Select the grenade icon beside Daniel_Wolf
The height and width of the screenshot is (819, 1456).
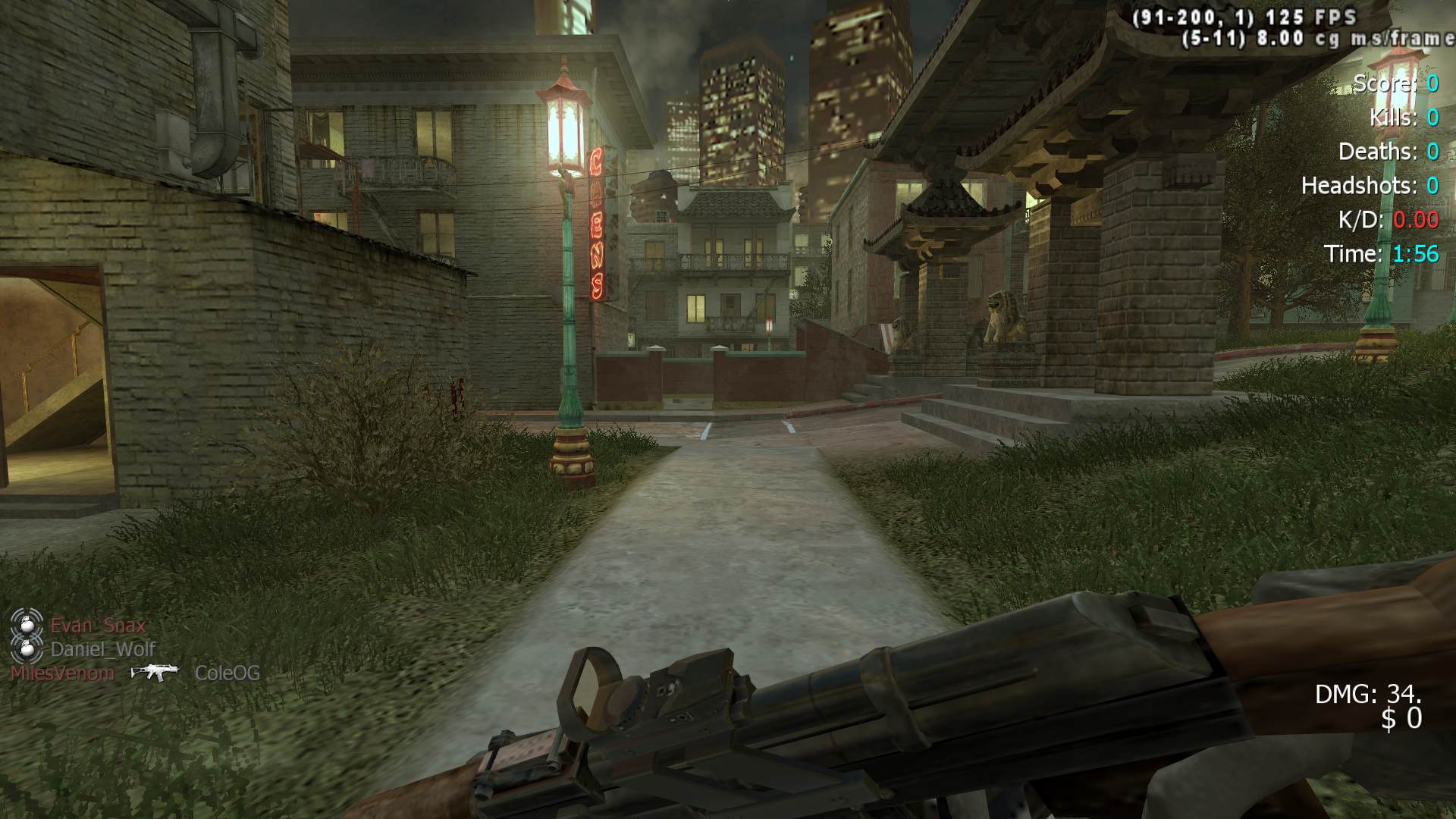coord(27,649)
